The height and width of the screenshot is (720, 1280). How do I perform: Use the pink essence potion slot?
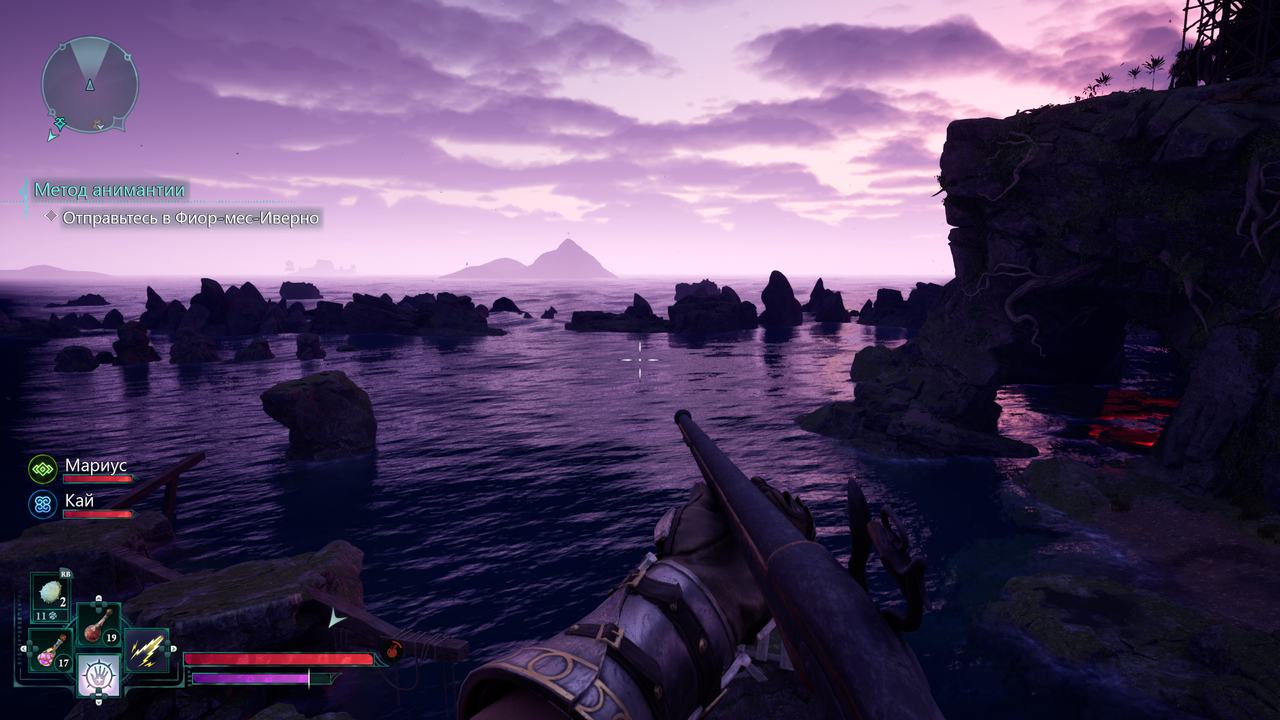pos(49,651)
